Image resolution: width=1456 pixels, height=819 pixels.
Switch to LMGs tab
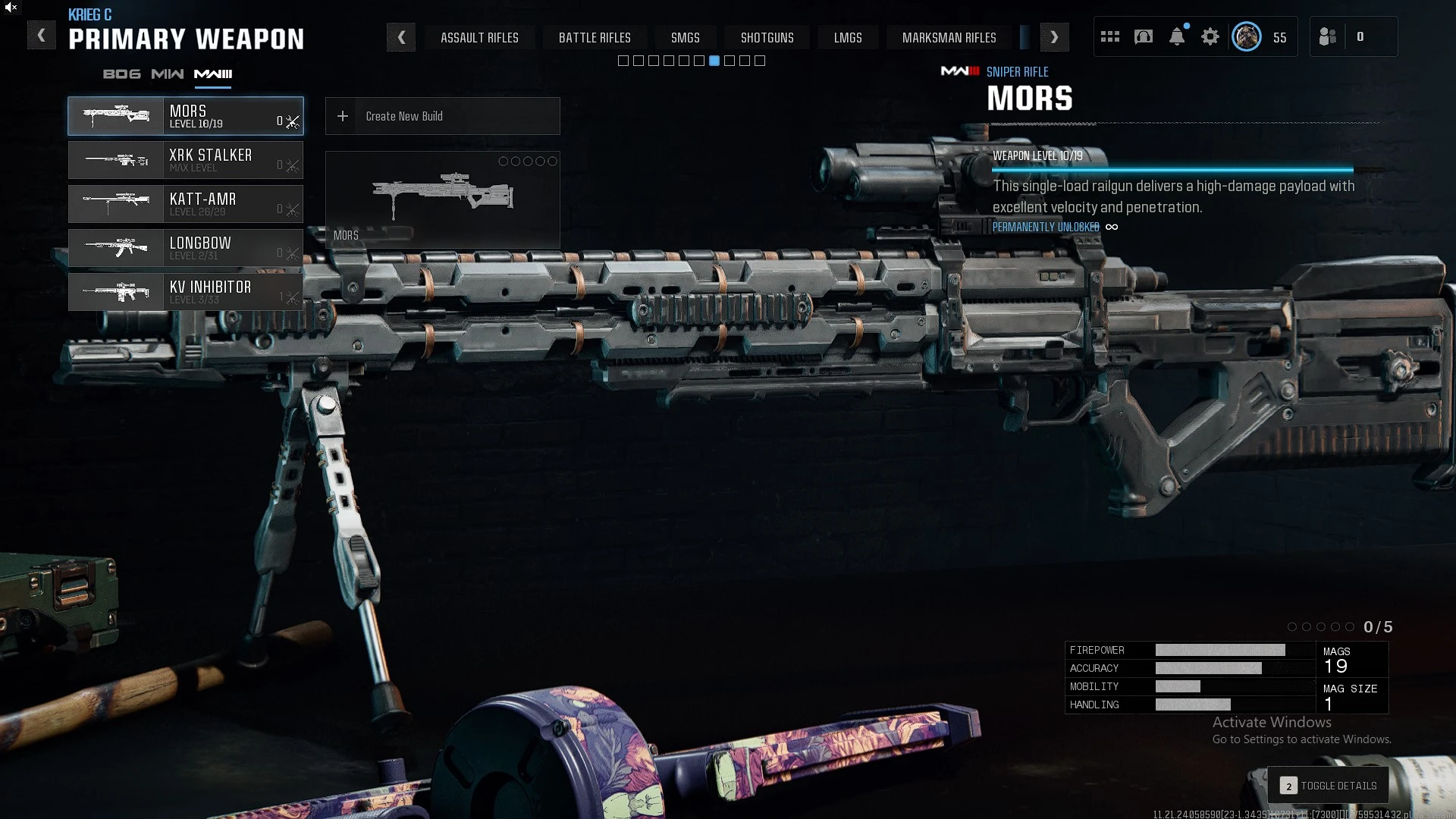[x=848, y=37]
